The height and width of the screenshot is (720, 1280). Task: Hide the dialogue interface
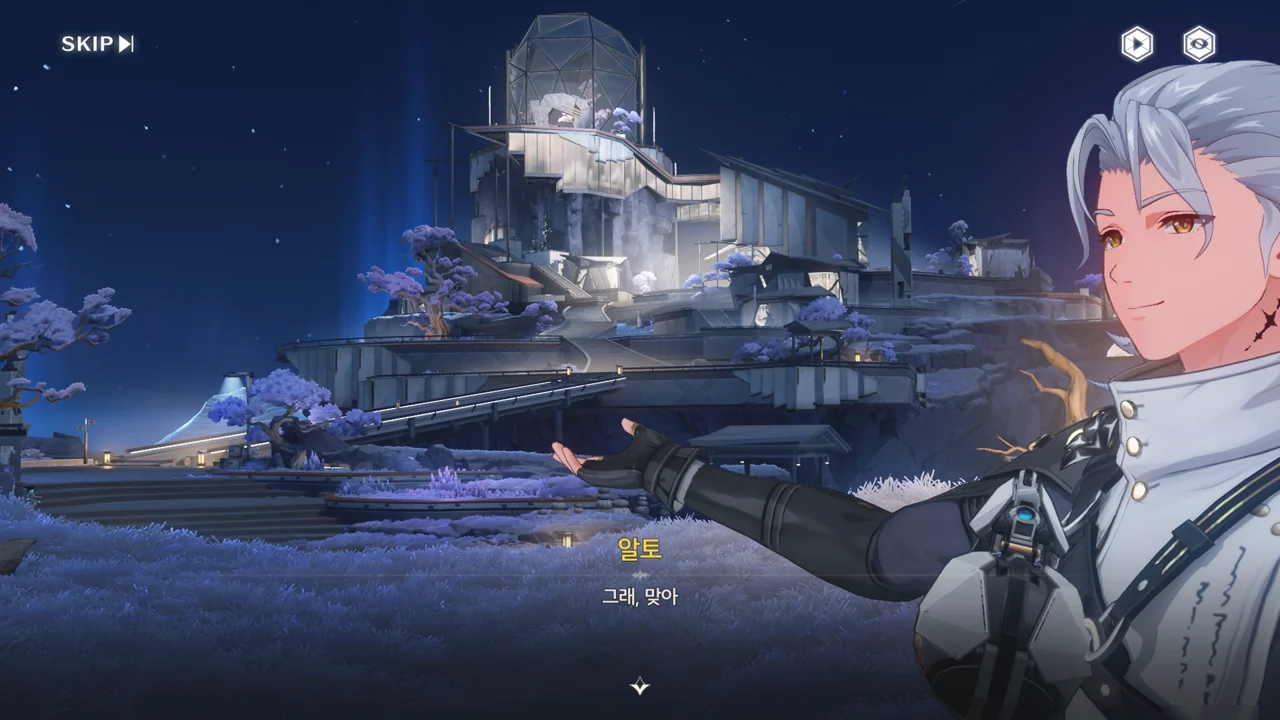pyautogui.click(x=1199, y=44)
